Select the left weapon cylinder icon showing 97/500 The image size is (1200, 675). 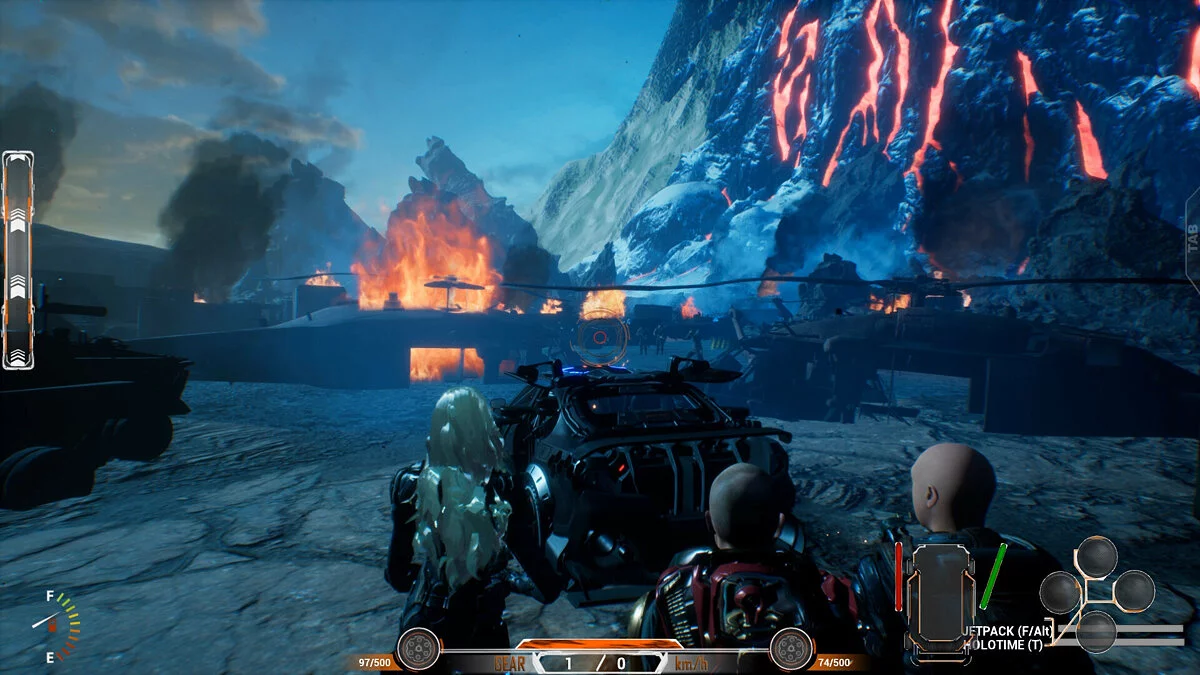(418, 649)
